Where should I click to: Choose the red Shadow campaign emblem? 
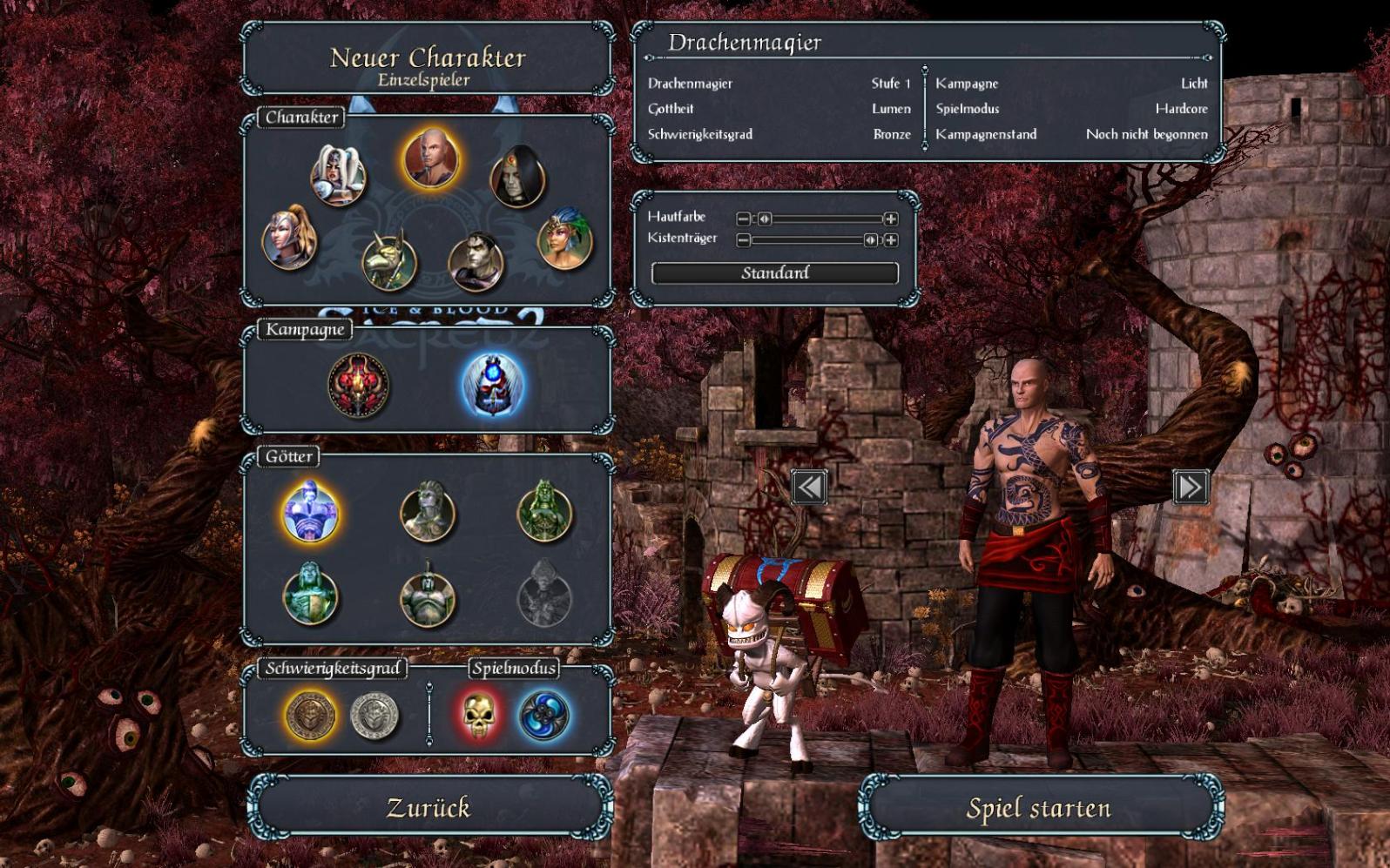pos(358,383)
